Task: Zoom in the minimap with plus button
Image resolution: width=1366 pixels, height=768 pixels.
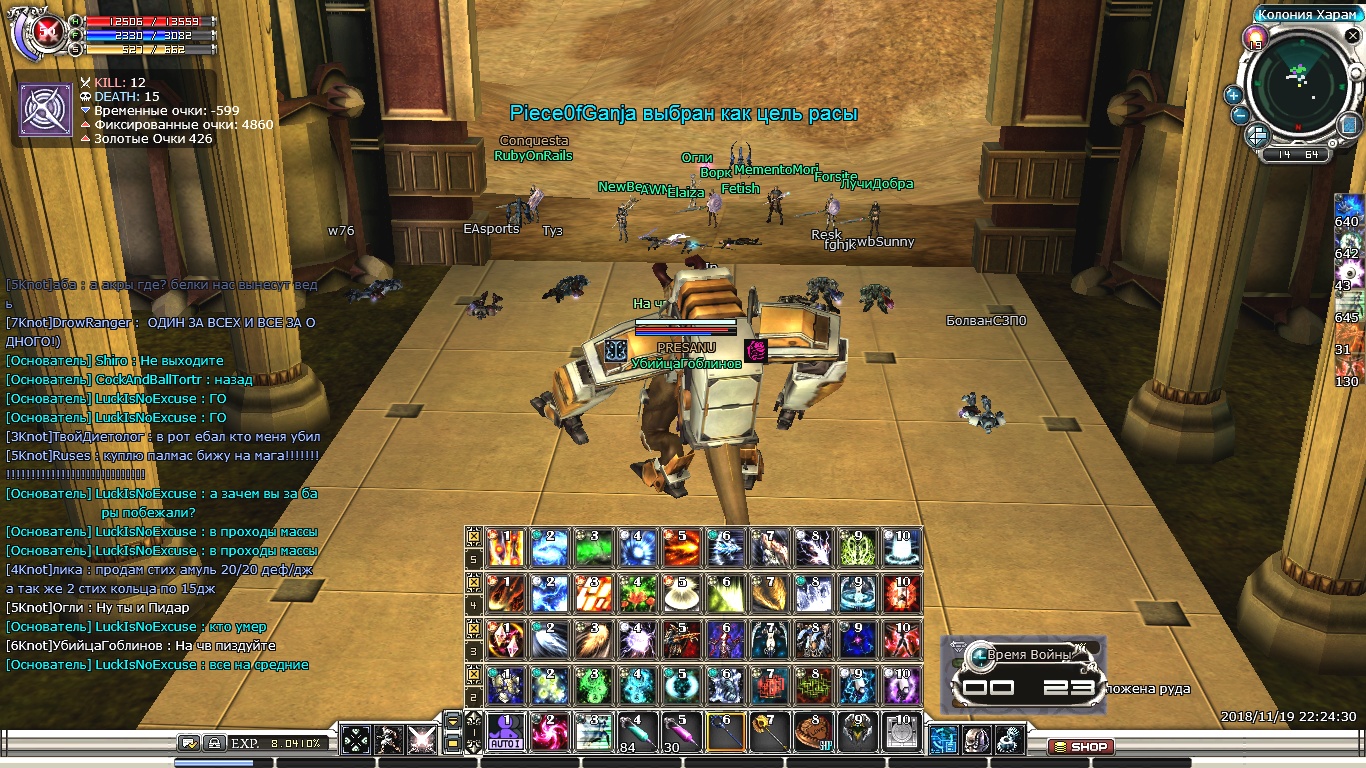Action: [x=1233, y=95]
